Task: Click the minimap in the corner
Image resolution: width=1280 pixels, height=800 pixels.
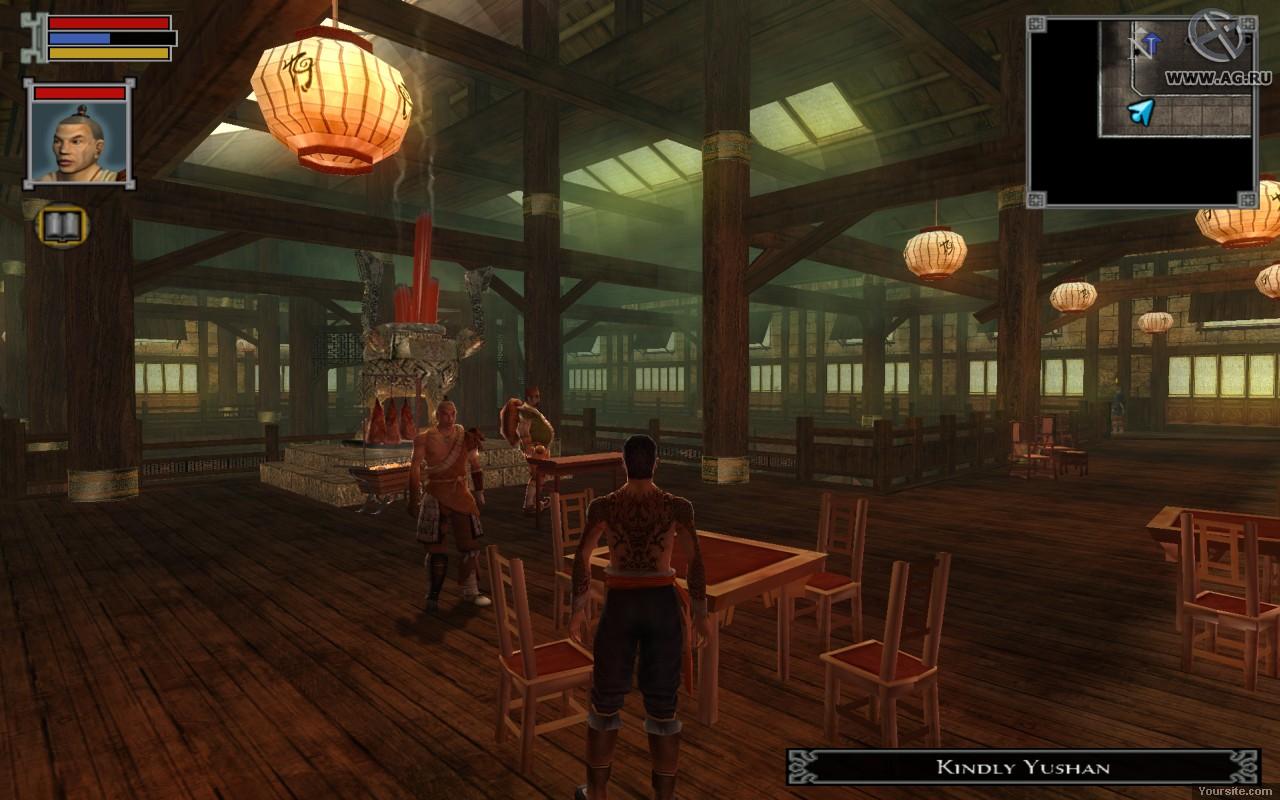Action: coord(1141,110)
